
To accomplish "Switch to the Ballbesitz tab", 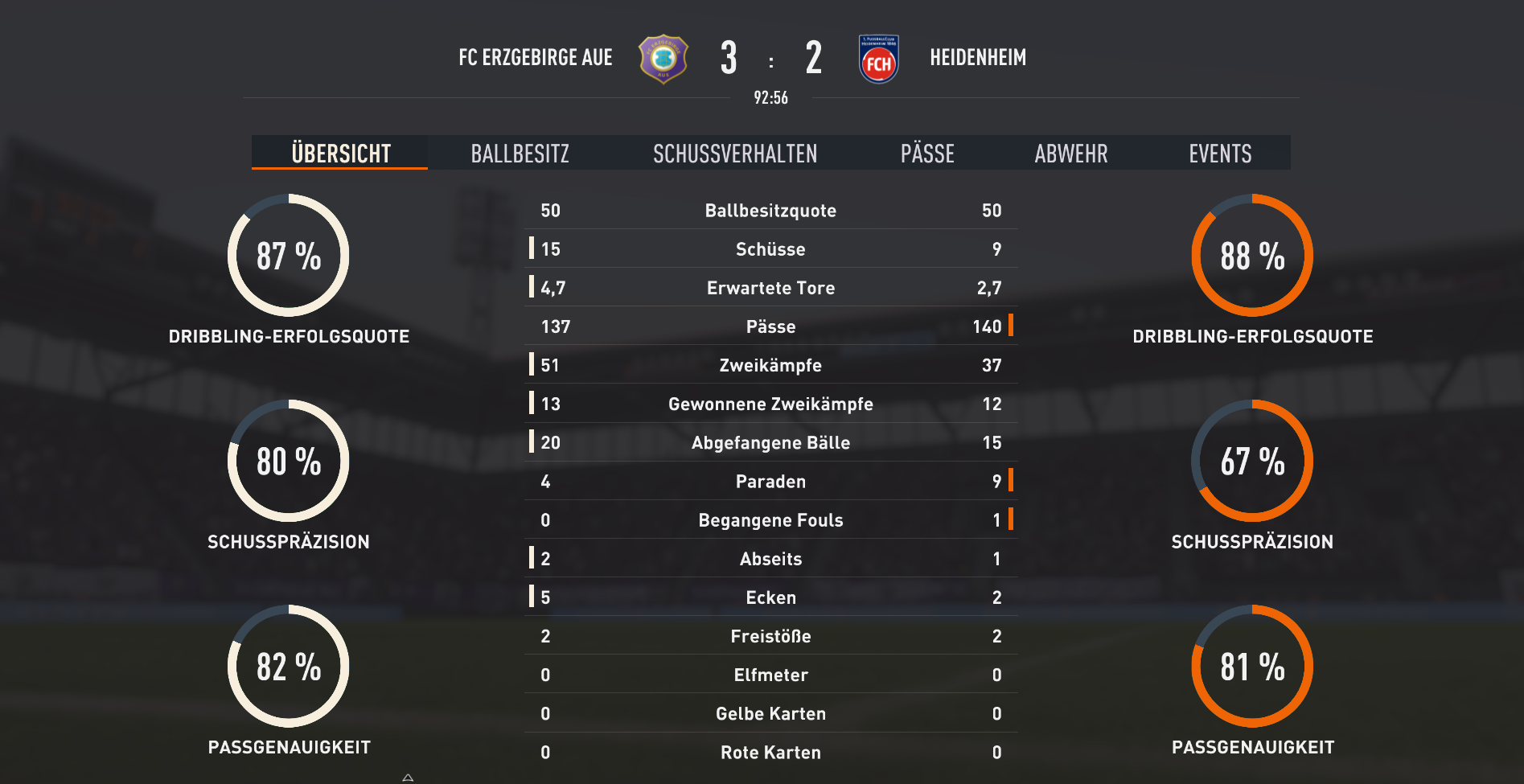I will pos(520,154).
